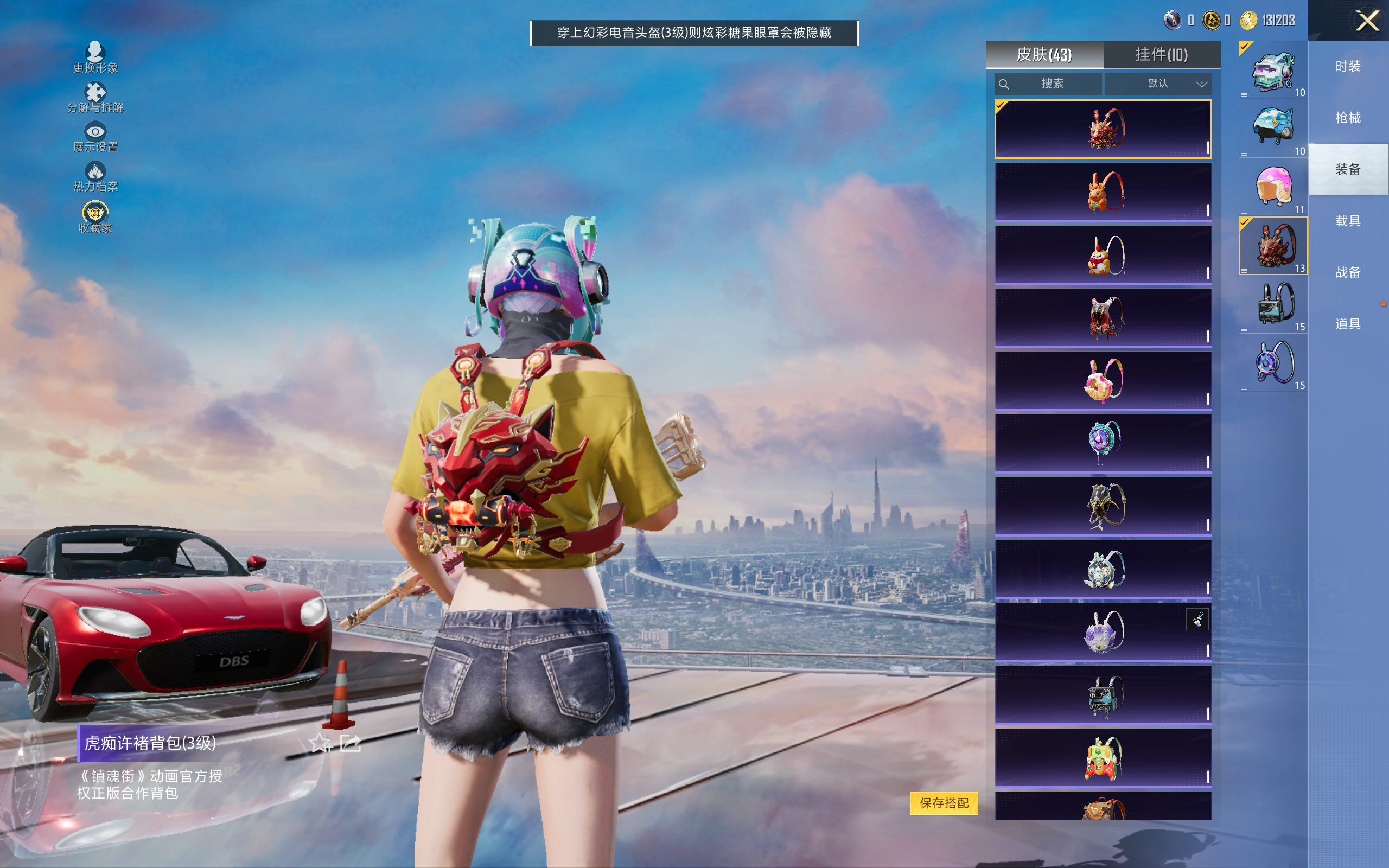Choose the pink donut backpack skin

click(x=1103, y=380)
